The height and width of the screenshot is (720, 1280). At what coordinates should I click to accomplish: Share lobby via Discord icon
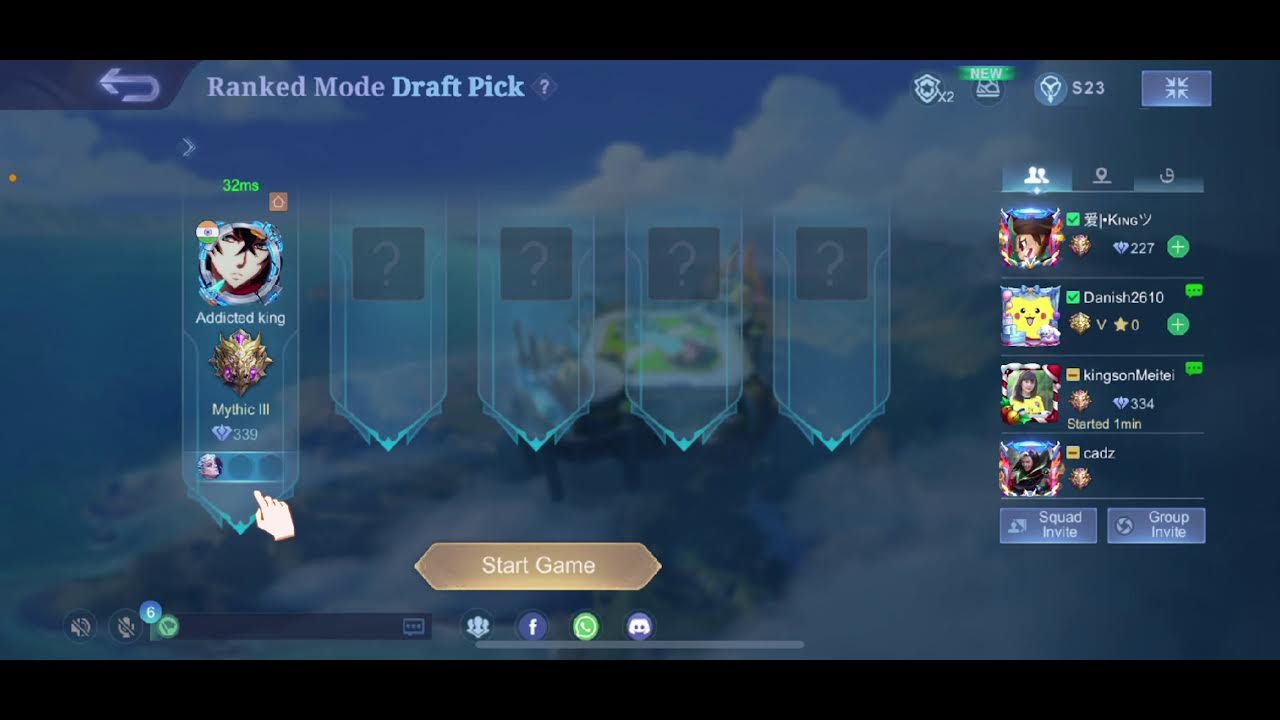640,627
